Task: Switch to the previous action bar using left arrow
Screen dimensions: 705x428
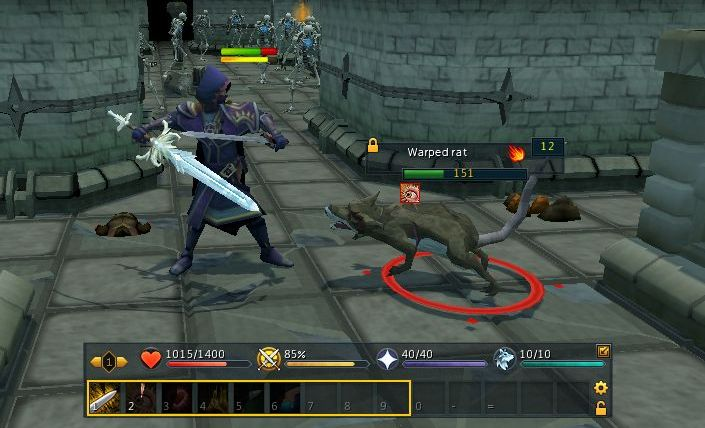Action: 96,362
